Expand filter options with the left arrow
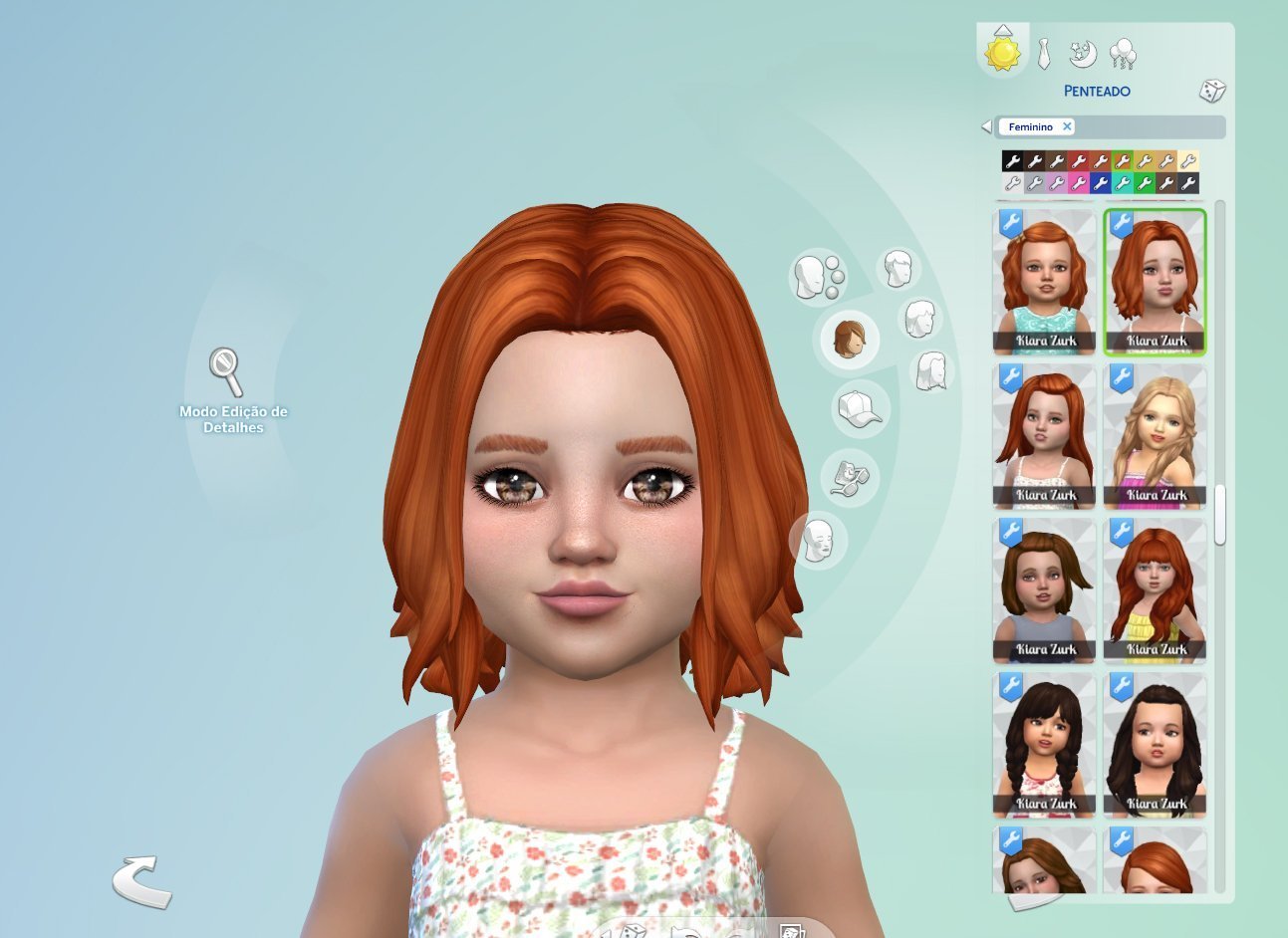Screen dimensions: 1288x938 pyautogui.click(x=984, y=125)
